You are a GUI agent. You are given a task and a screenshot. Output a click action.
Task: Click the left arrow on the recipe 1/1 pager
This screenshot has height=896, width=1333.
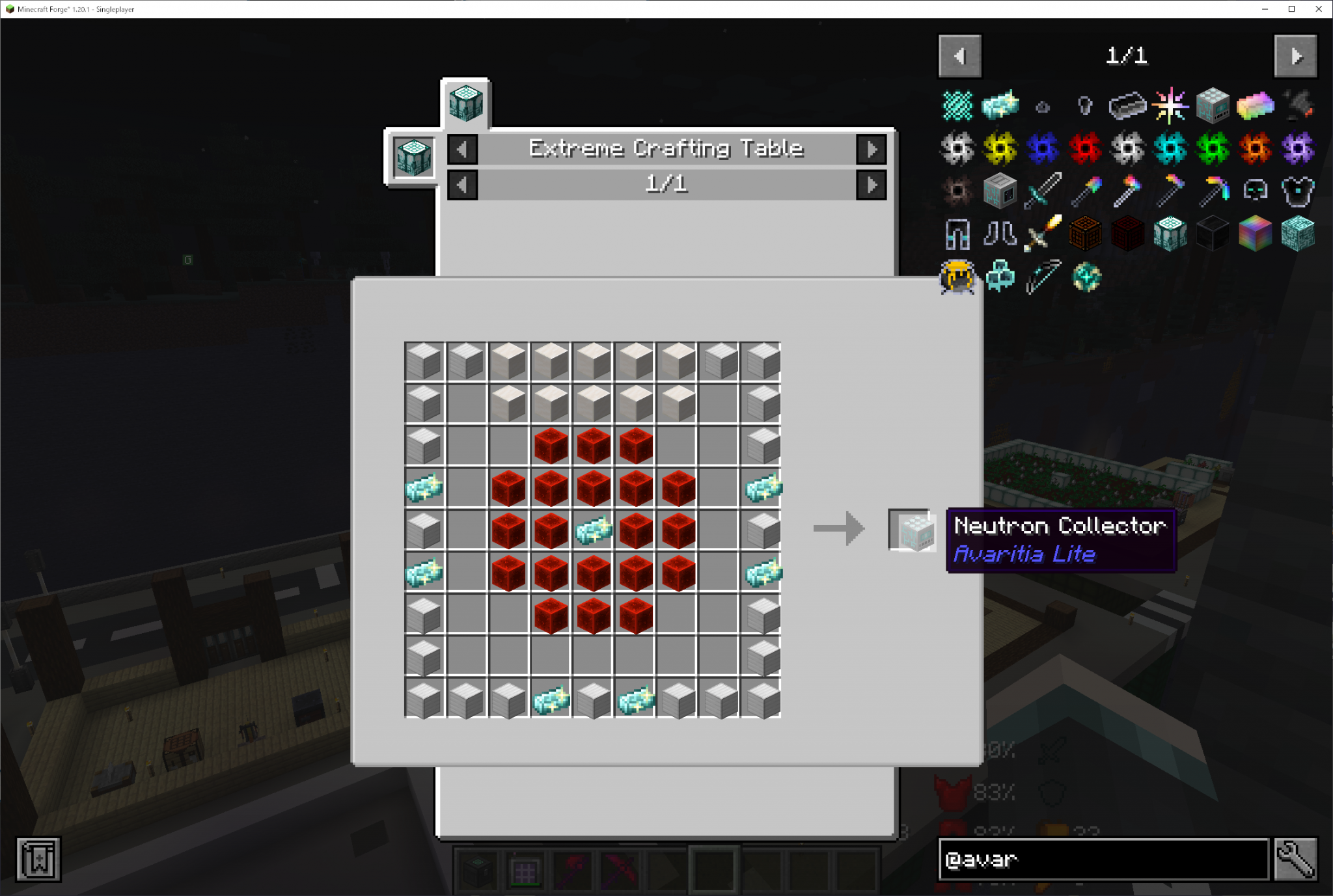click(x=463, y=184)
